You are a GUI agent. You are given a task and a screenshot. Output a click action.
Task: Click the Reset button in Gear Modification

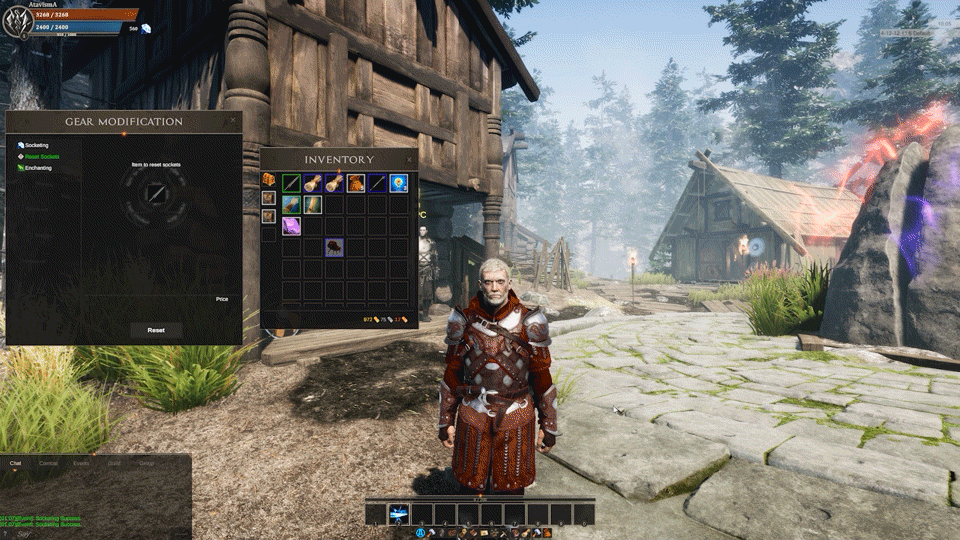(156, 330)
